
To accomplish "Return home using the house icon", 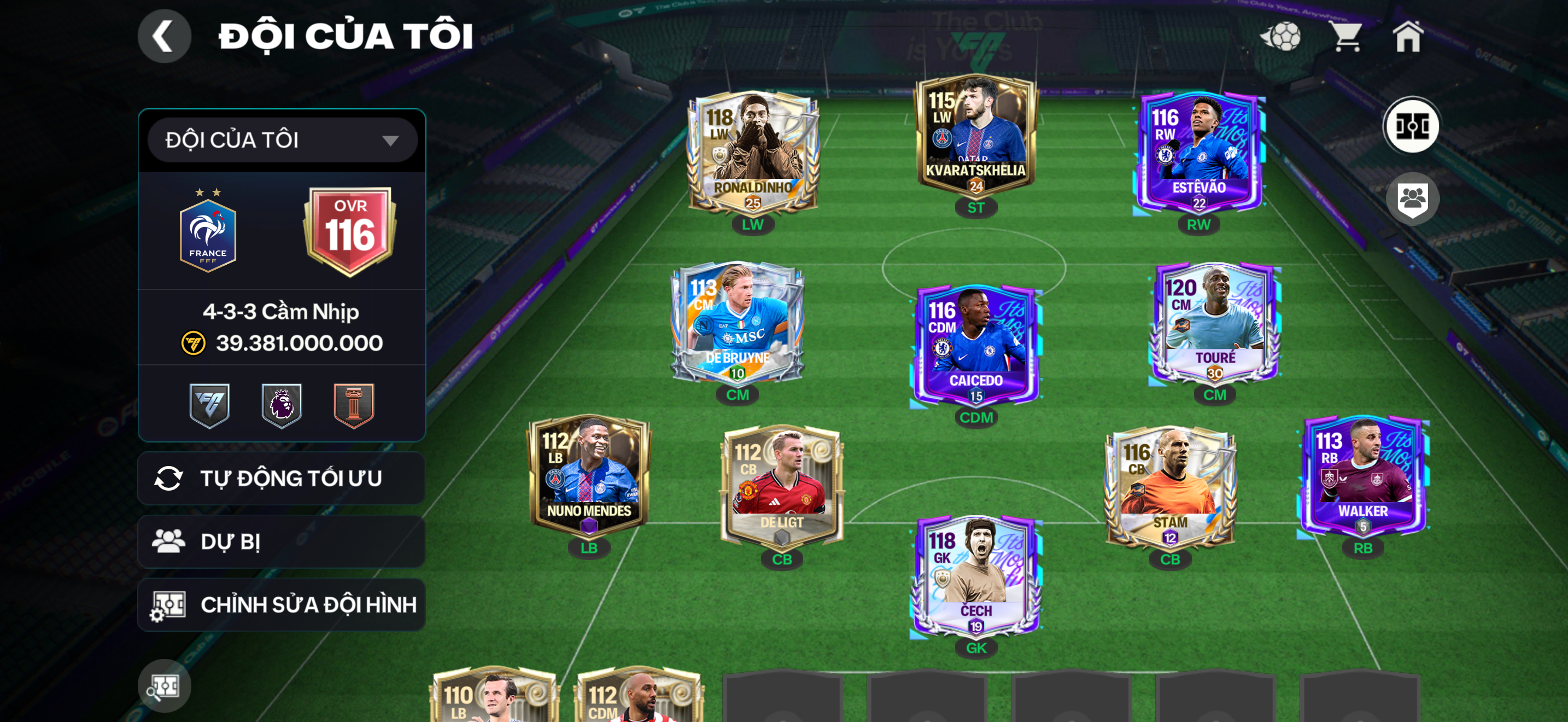I will [1411, 38].
